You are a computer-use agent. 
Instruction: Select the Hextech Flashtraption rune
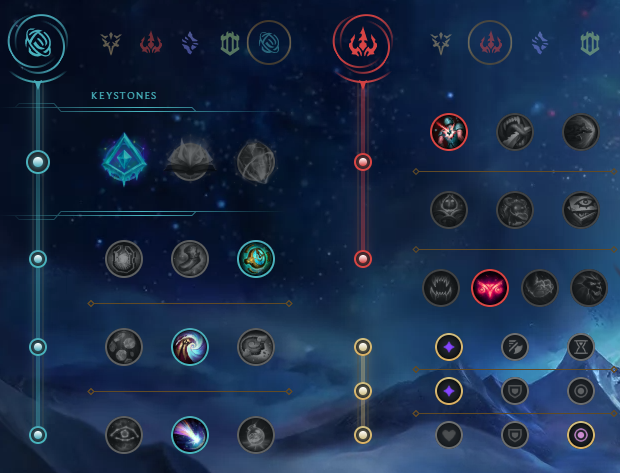124,259
